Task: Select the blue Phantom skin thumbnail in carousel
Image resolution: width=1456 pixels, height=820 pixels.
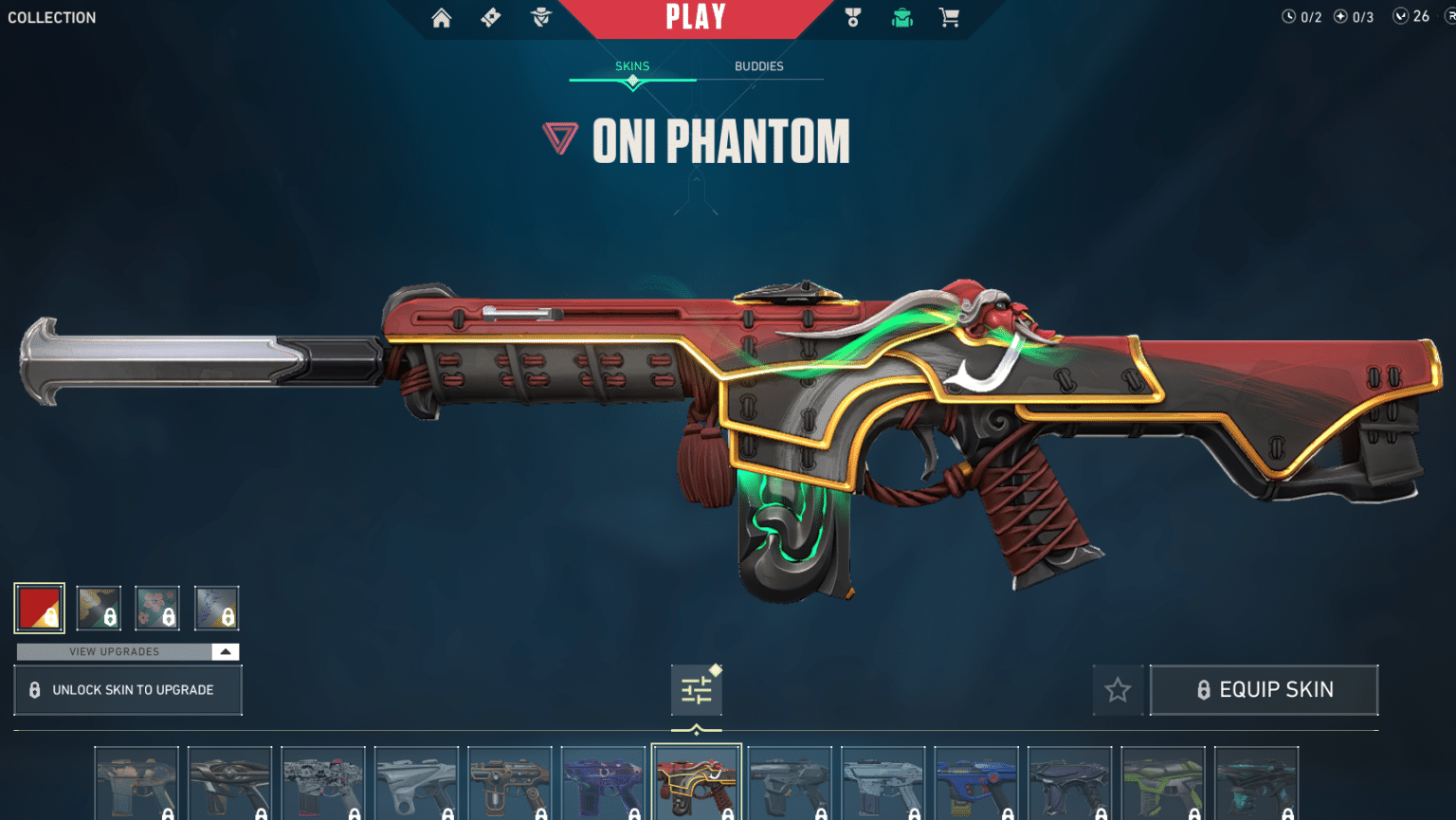Action: [x=976, y=782]
